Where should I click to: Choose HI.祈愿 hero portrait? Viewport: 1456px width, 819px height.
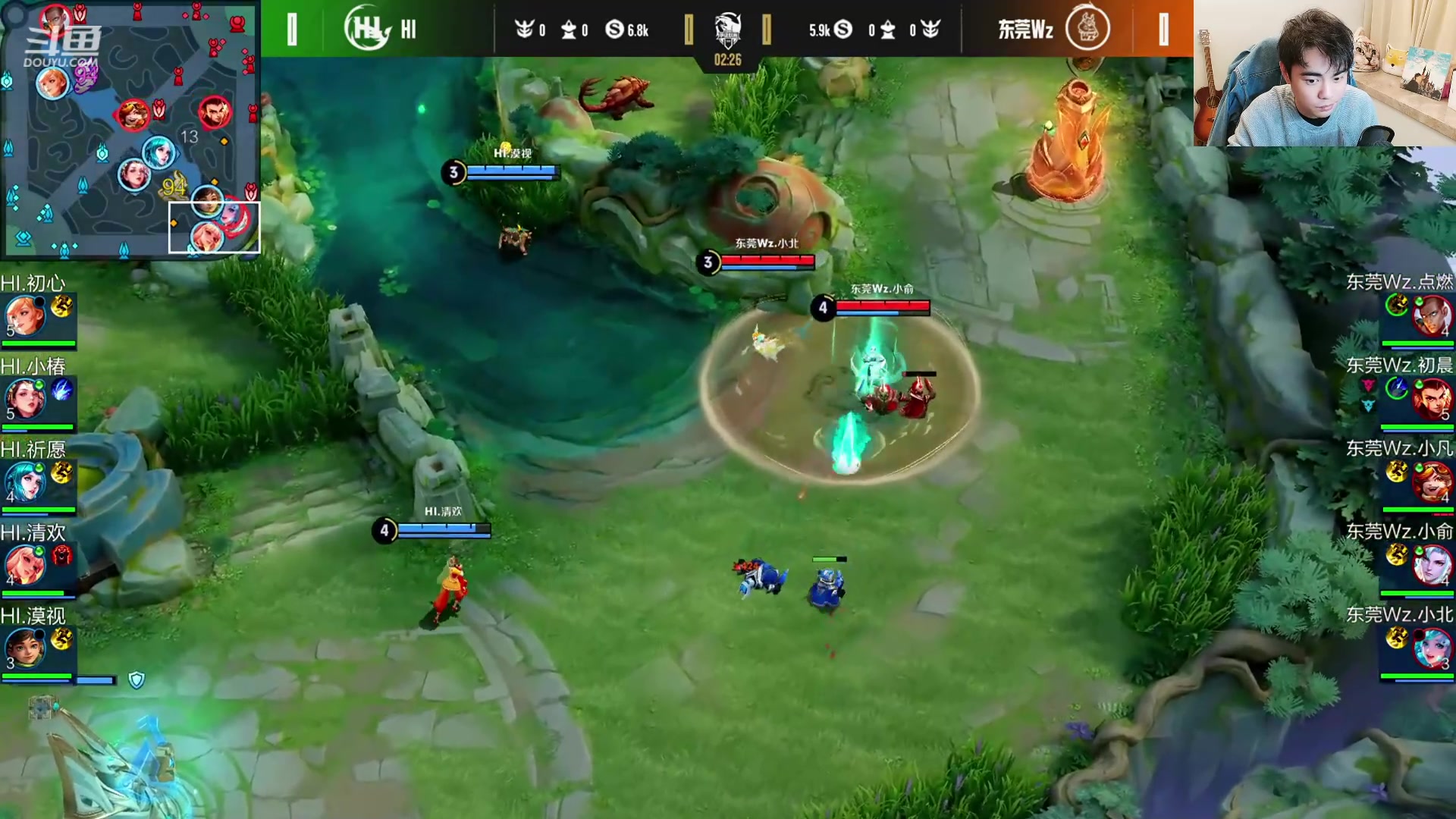[25, 481]
